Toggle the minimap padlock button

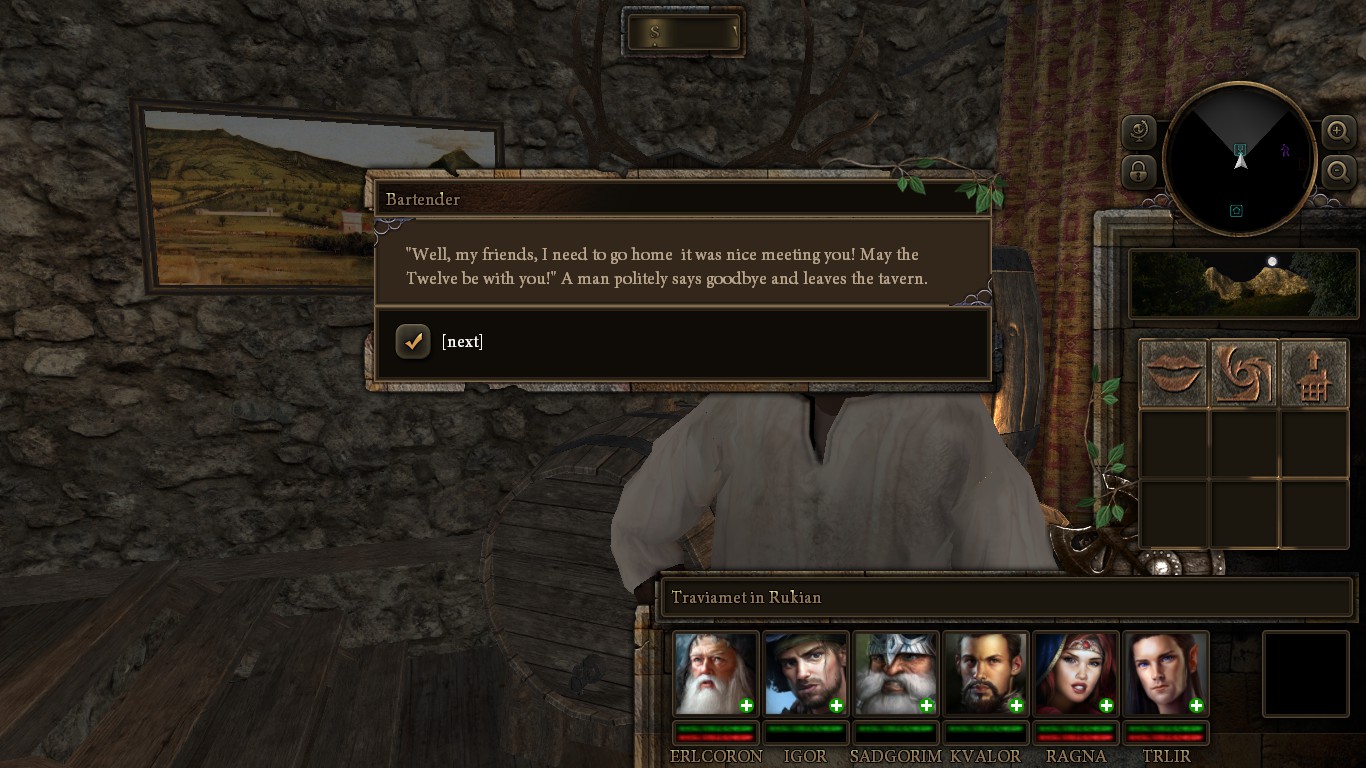pos(1139,171)
